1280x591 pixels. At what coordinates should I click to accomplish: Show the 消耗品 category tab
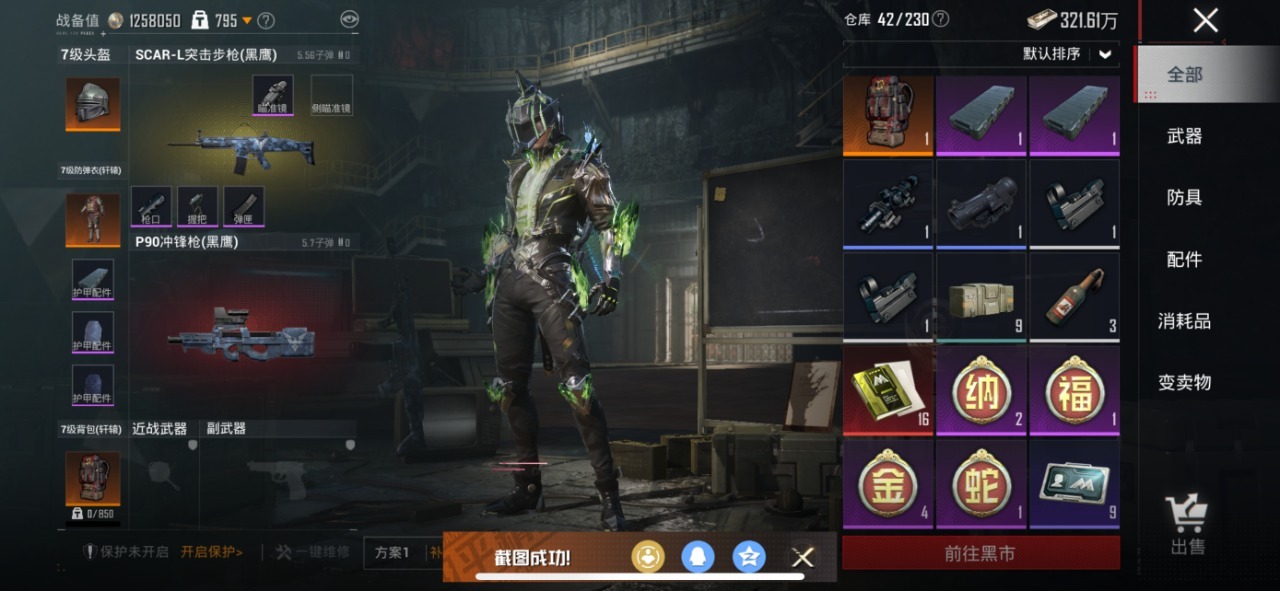pos(1184,321)
